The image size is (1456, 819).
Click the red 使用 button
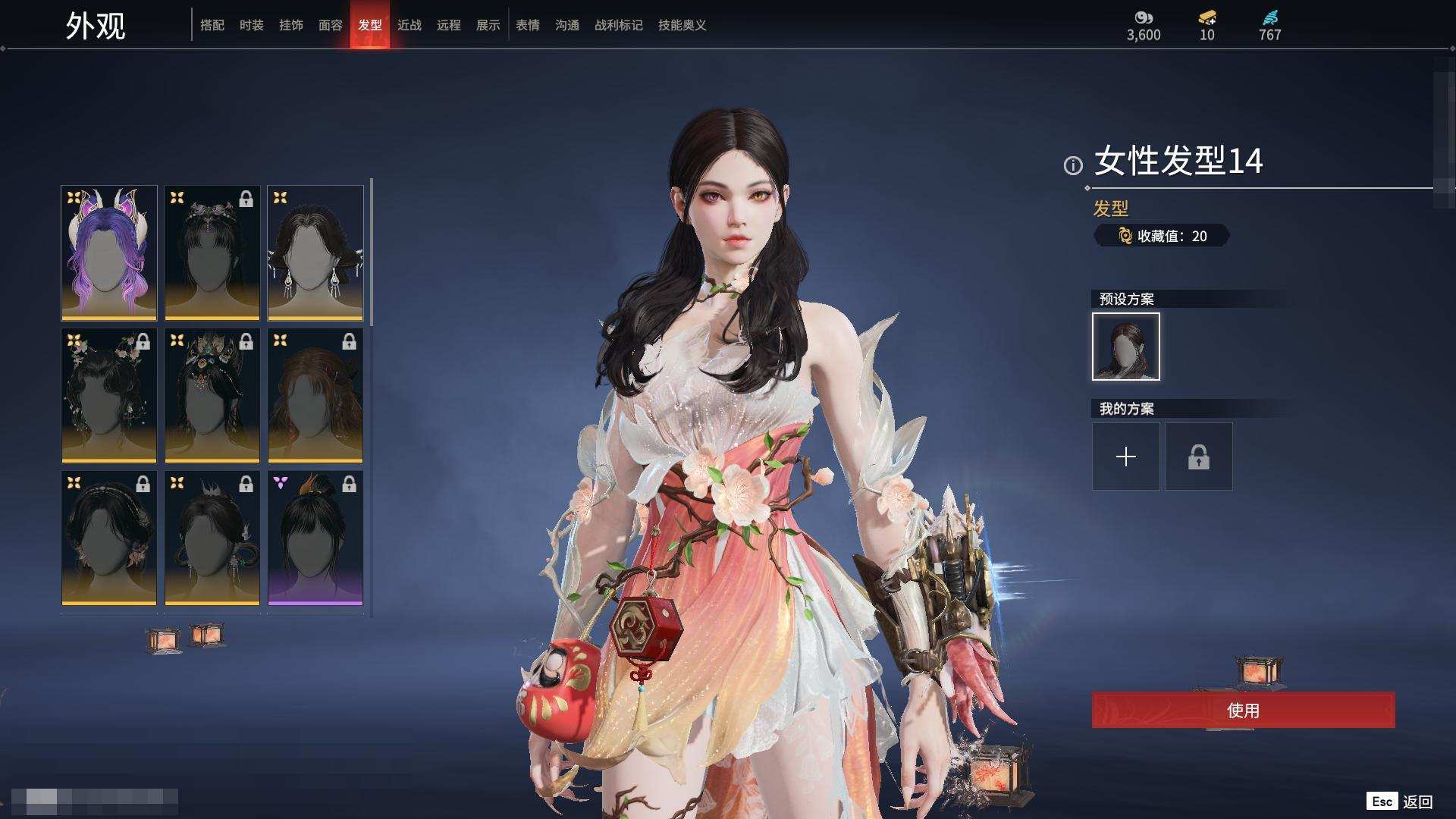1243,711
